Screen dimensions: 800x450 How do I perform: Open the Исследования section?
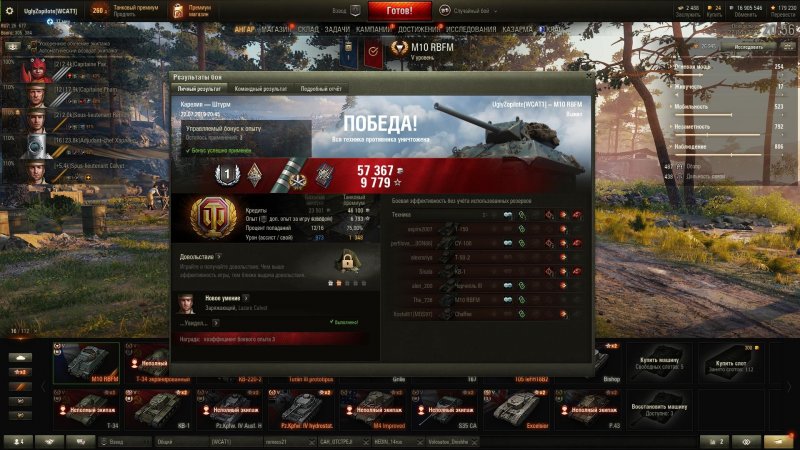pyautogui.click(x=470, y=30)
